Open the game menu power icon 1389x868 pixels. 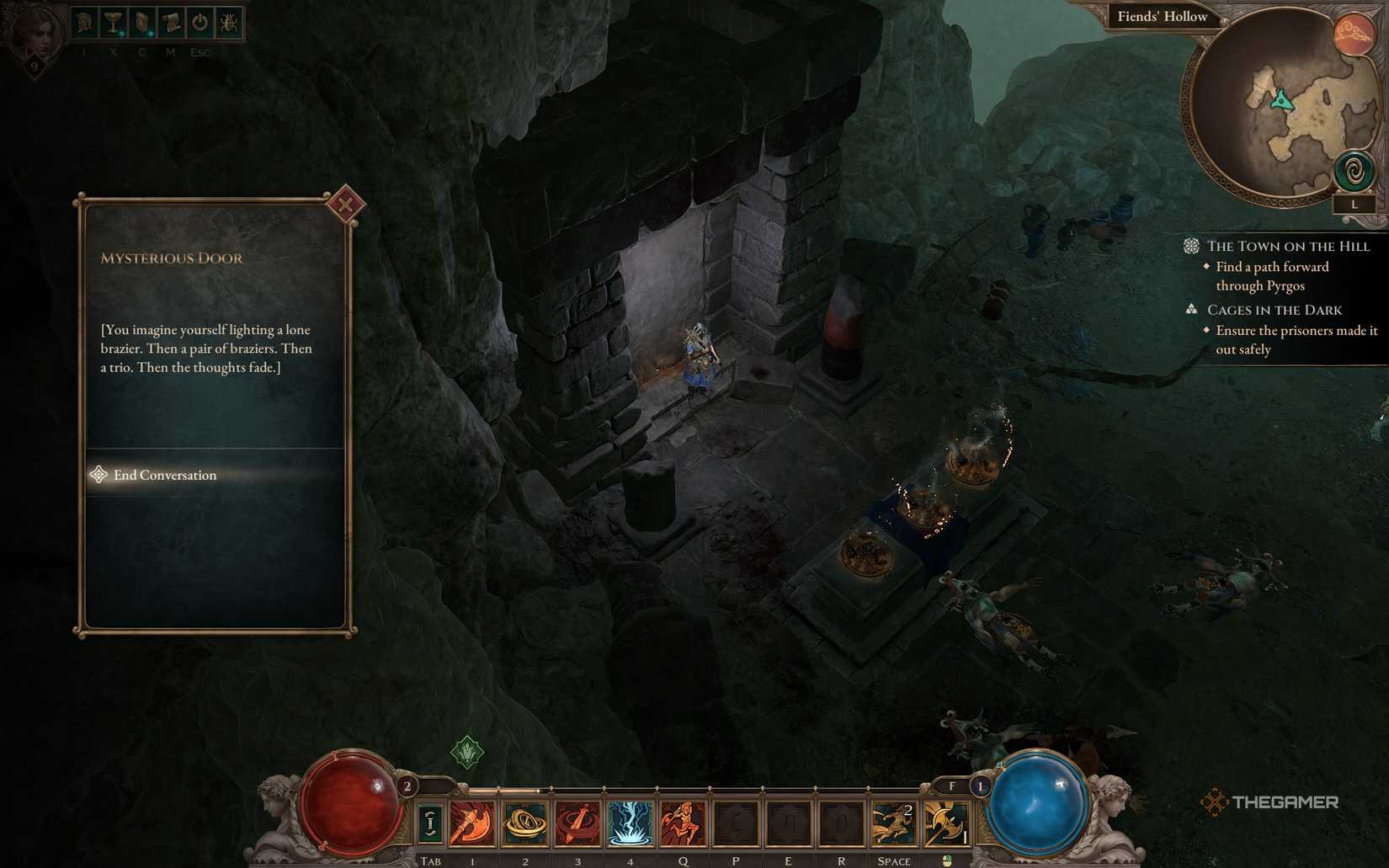coord(198,24)
